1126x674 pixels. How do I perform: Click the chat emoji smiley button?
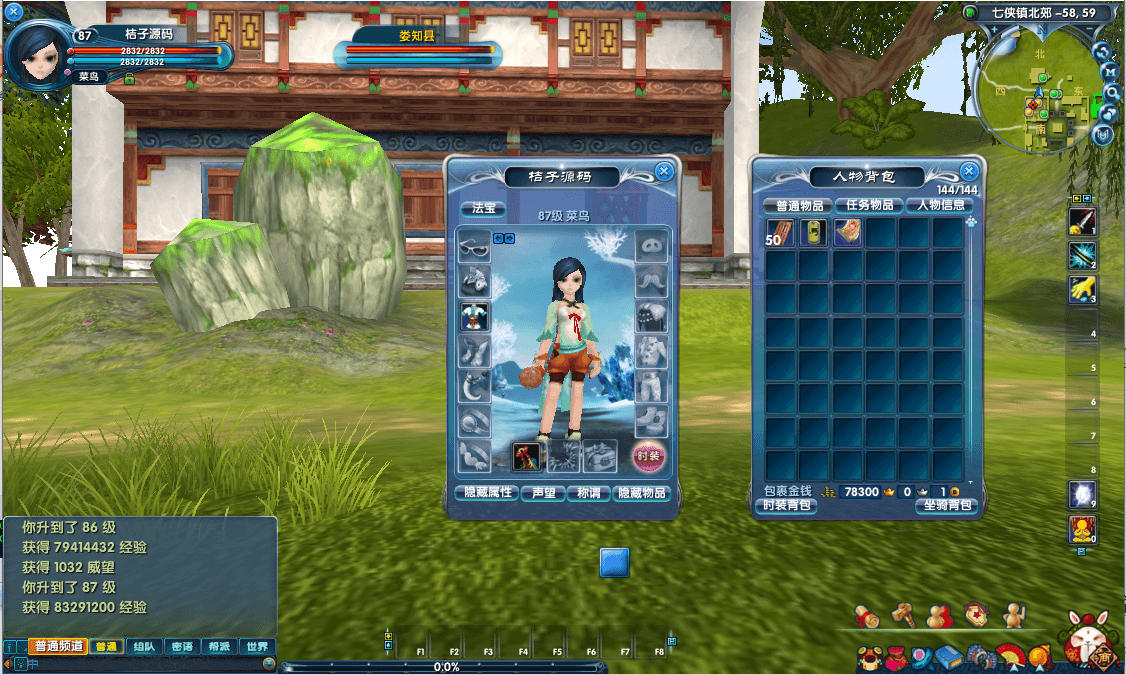(268, 663)
